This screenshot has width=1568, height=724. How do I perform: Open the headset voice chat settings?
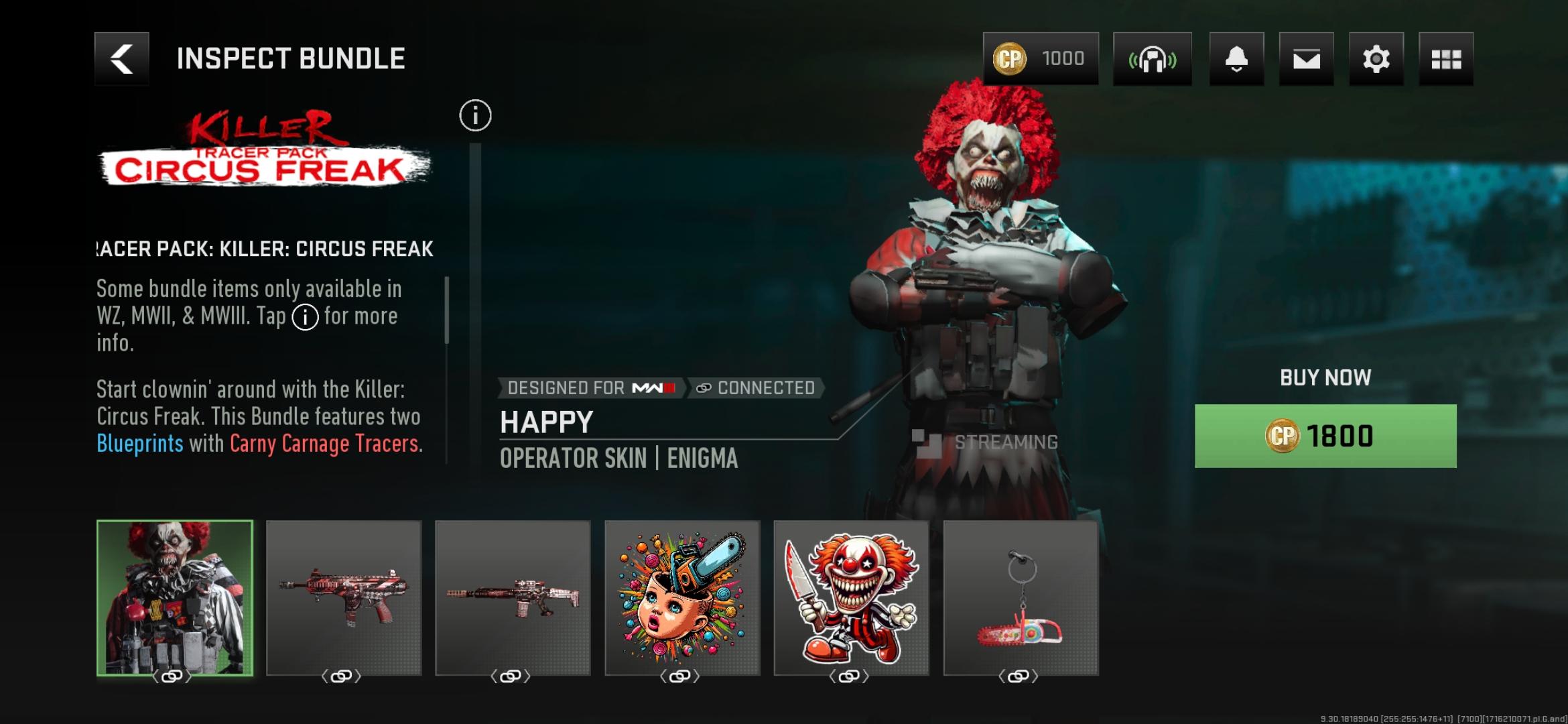1152,59
